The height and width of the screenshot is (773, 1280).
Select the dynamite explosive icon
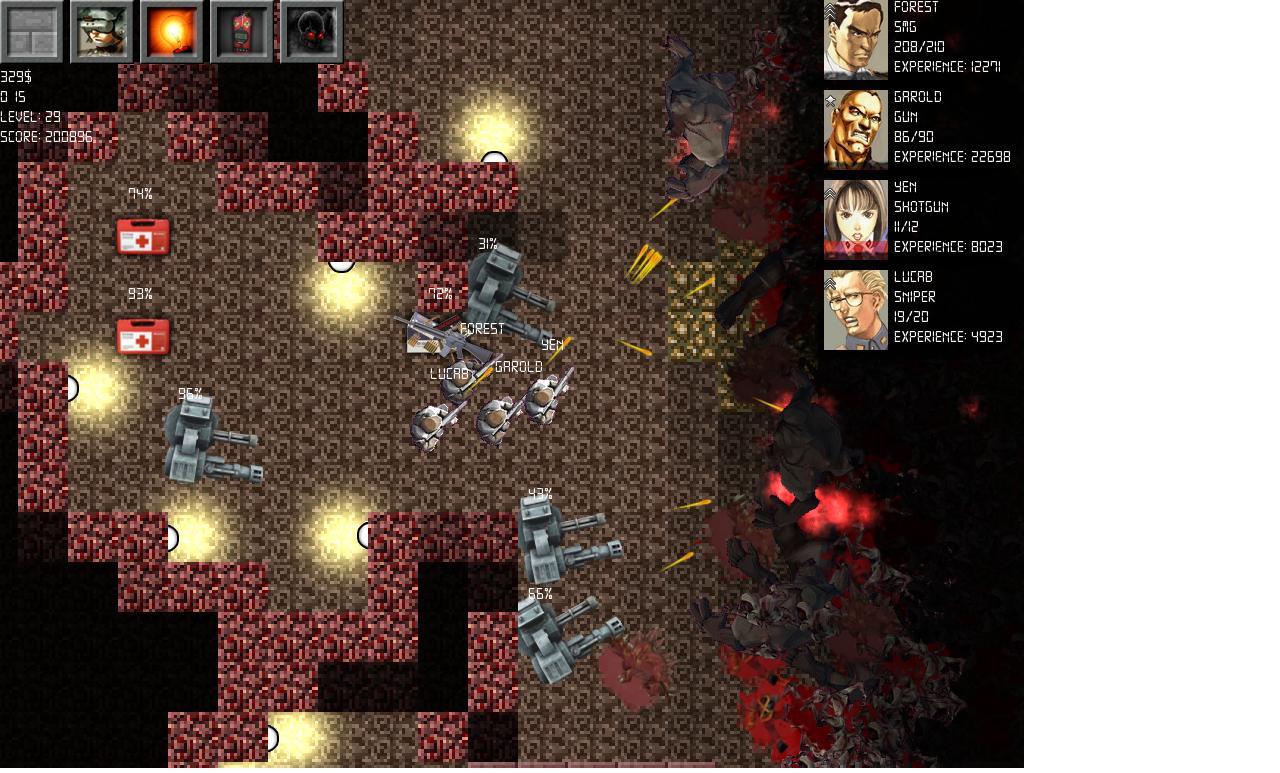pyautogui.click(x=242, y=31)
